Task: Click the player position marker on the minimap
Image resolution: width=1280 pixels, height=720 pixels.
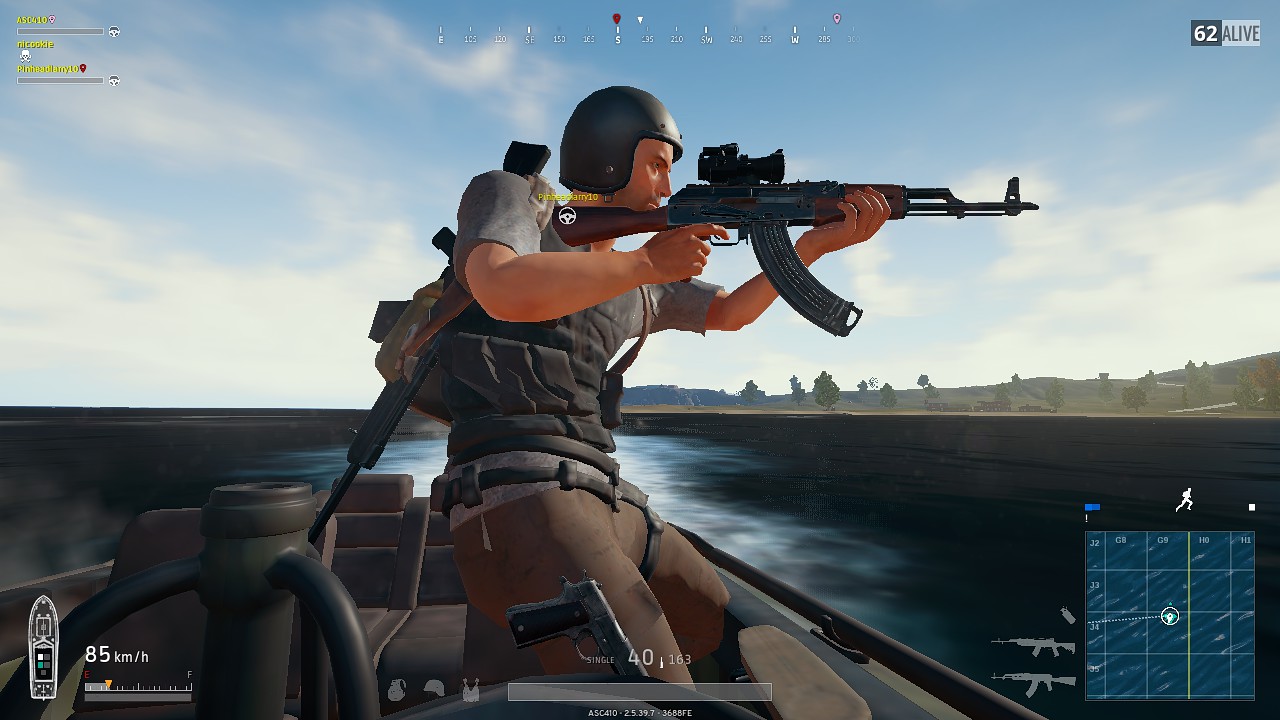Action: [x=1169, y=616]
